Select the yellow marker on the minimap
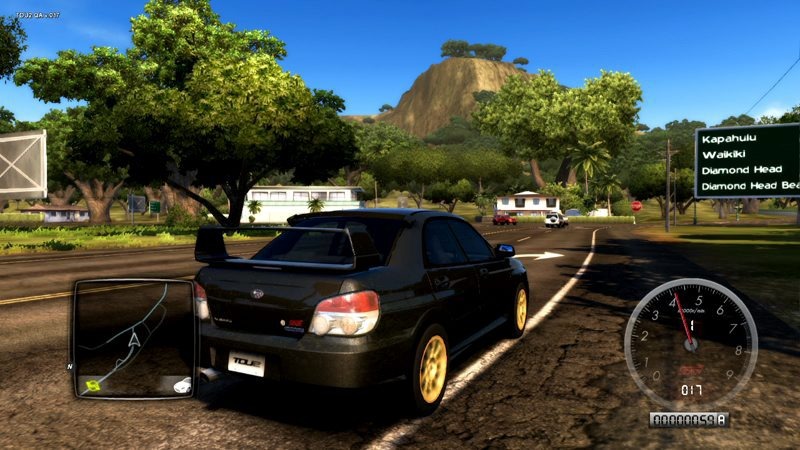This screenshot has width=800, height=450. coord(93,384)
